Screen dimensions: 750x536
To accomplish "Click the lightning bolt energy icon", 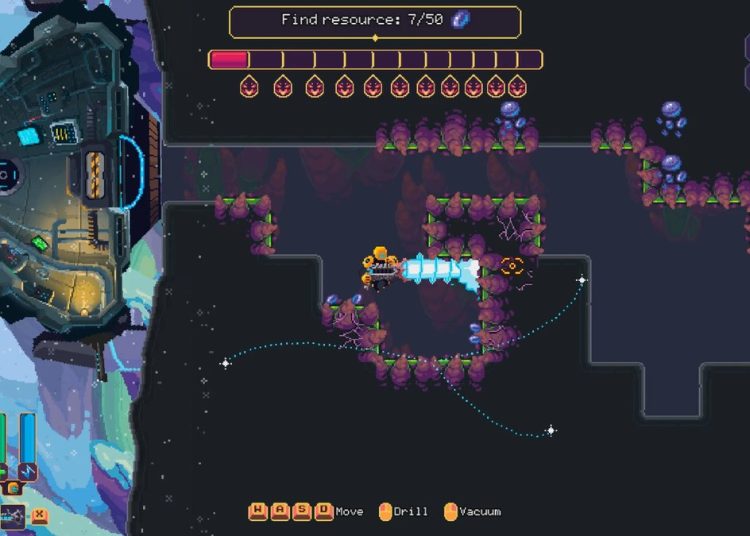I will coord(28,469).
